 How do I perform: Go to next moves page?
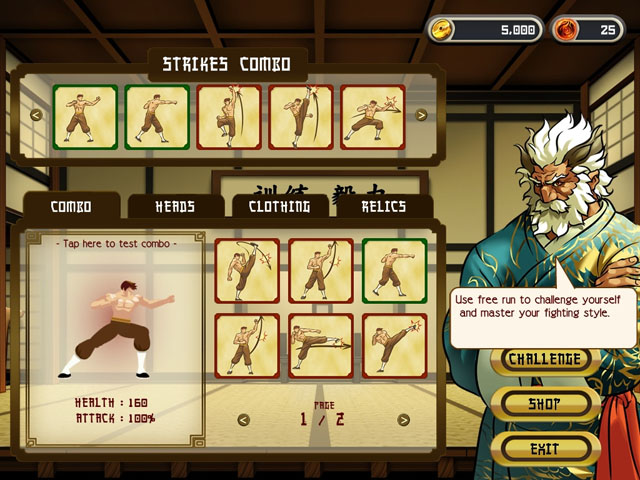coord(403,420)
